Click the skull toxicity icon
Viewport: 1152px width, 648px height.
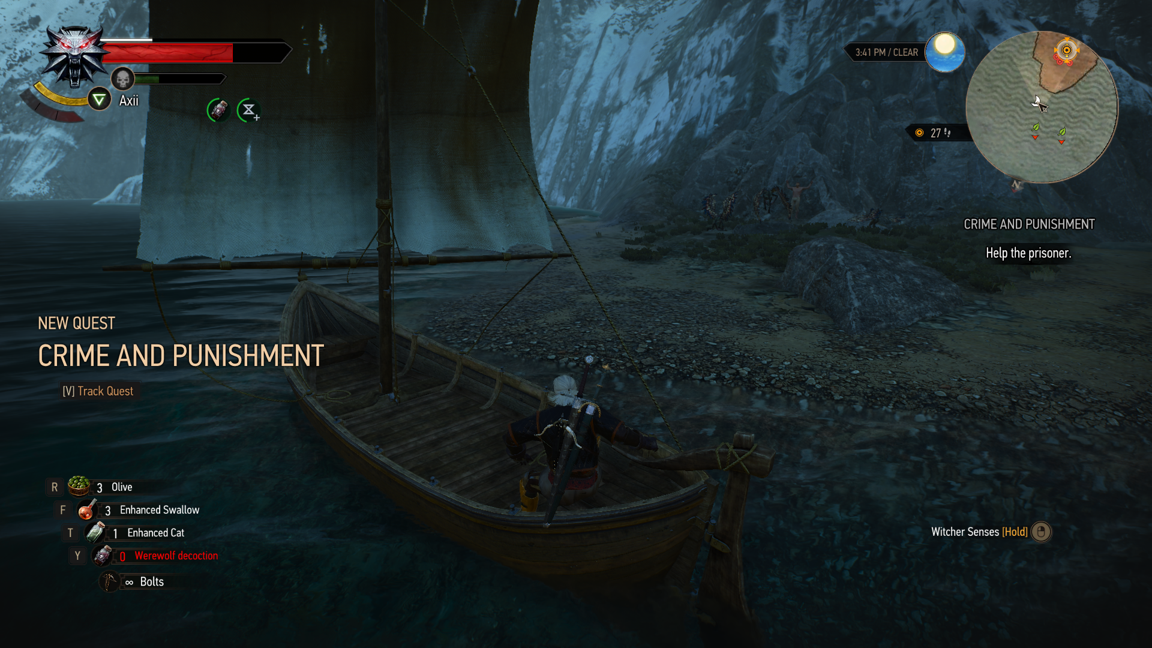122,78
